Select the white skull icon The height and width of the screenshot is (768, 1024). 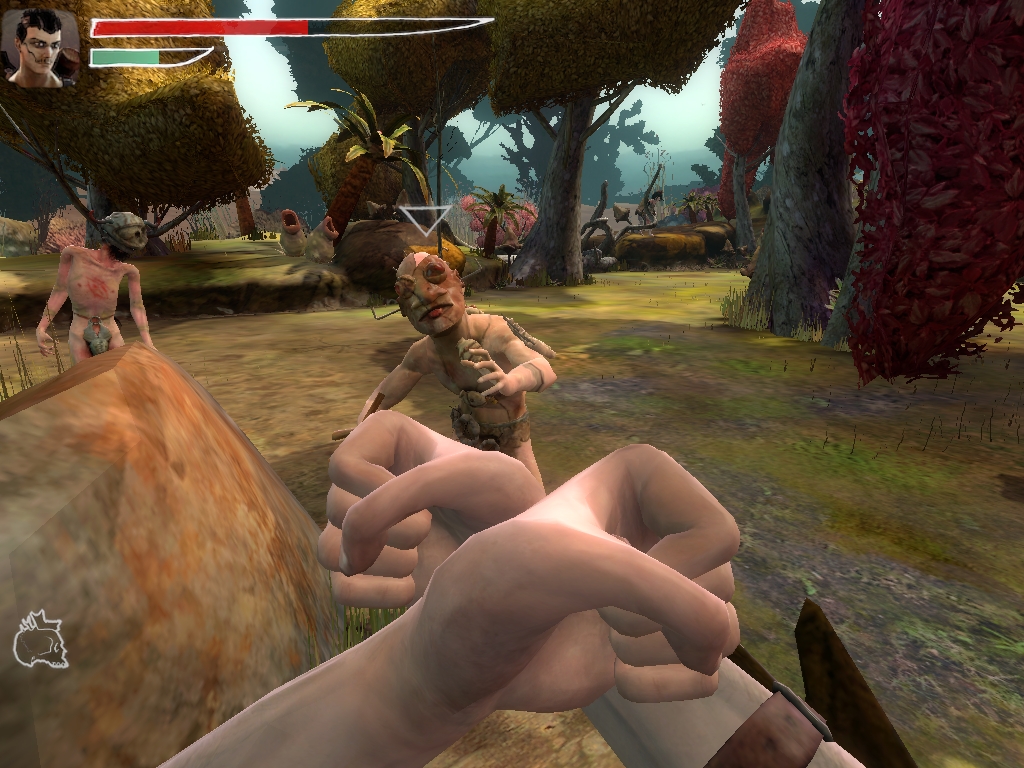[x=40, y=639]
